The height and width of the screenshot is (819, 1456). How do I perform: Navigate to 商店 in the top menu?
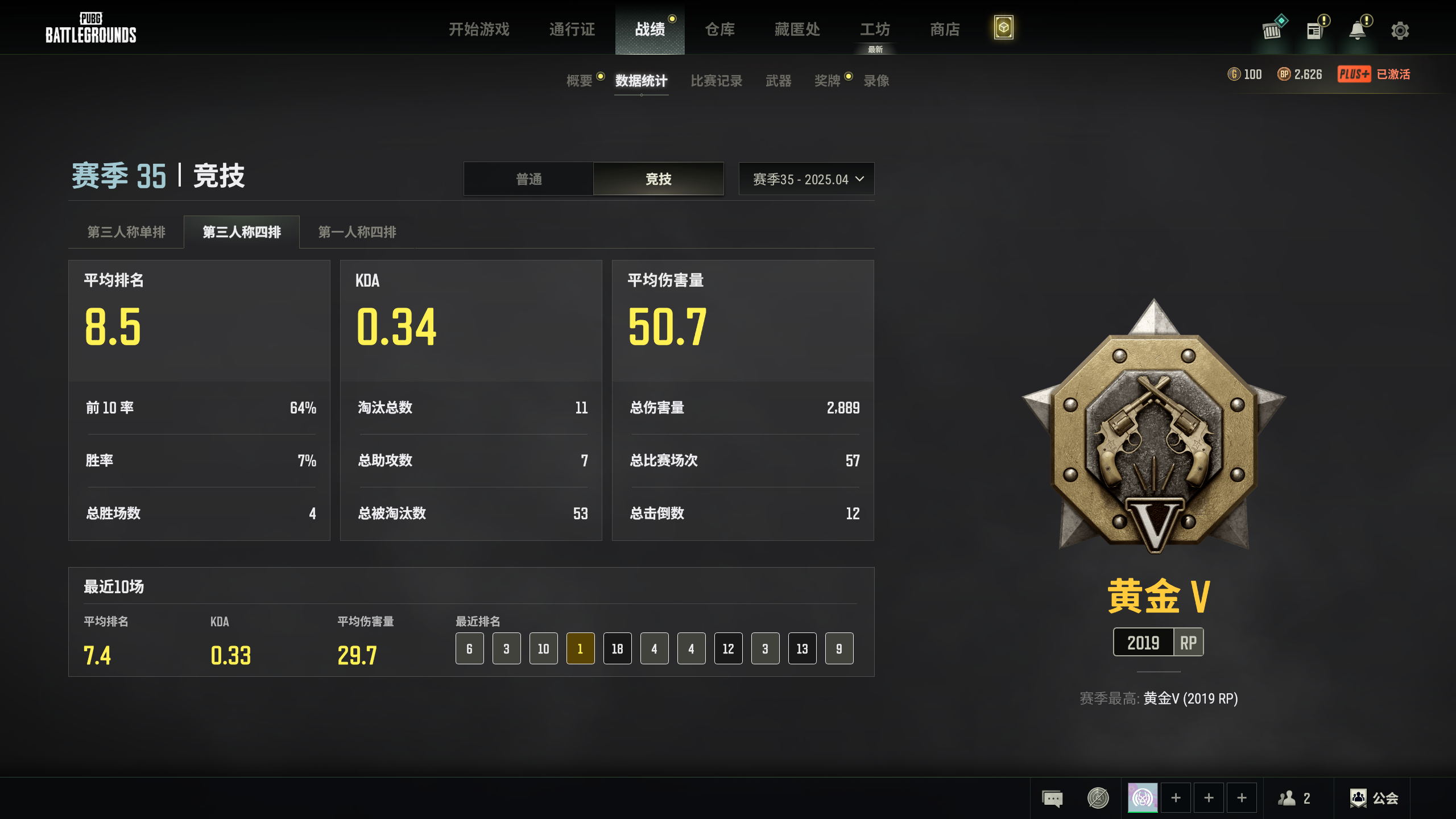pos(944,30)
